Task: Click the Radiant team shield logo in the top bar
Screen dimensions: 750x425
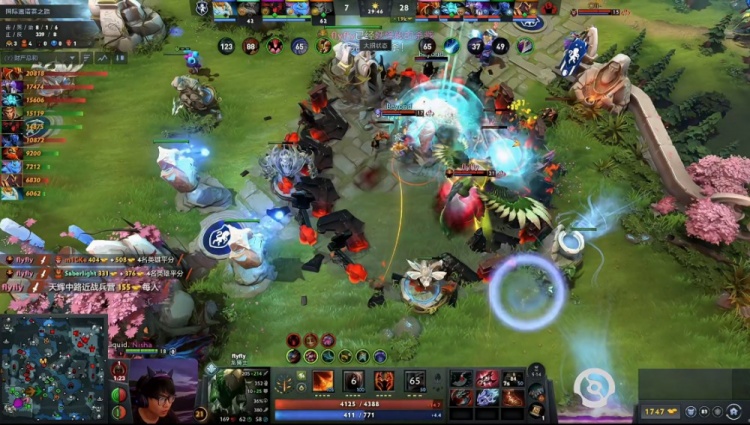Action: (202, 8)
